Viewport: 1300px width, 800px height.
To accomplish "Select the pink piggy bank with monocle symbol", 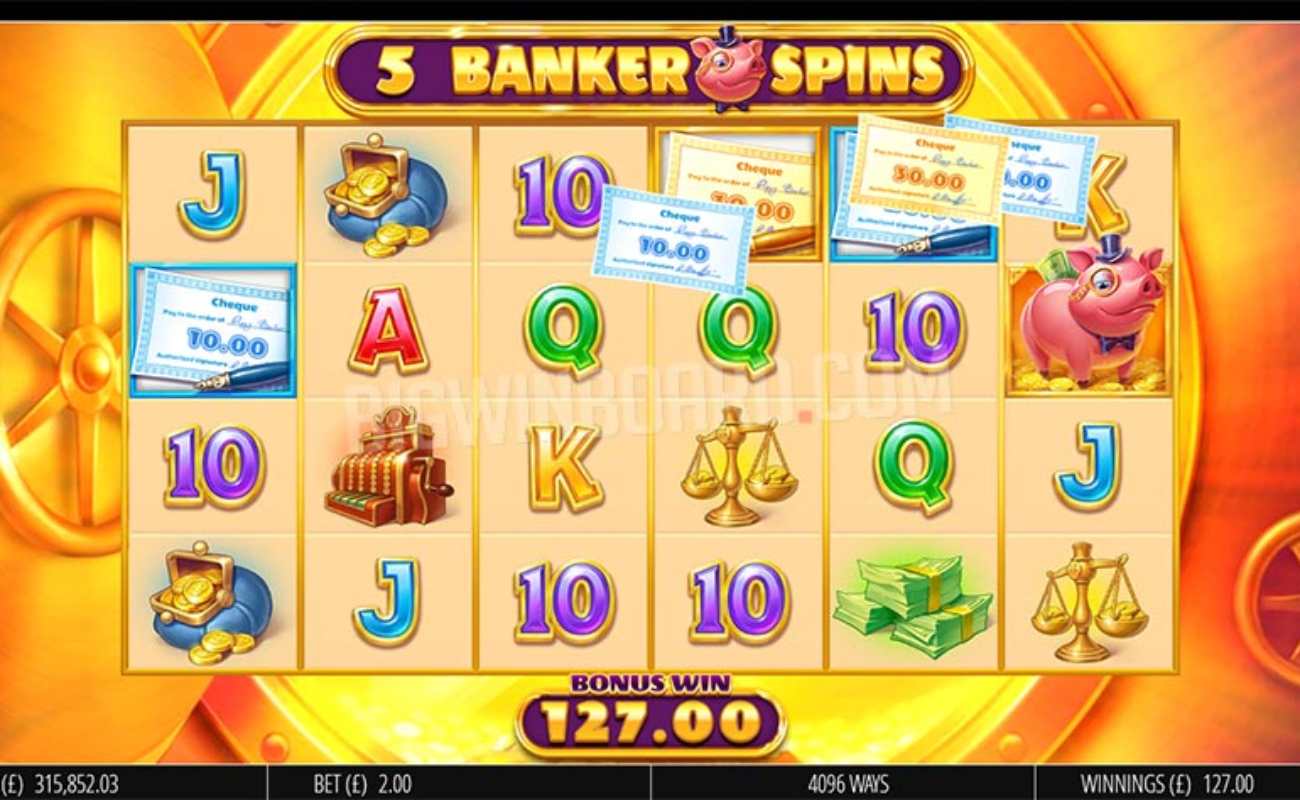I will (x=1092, y=320).
